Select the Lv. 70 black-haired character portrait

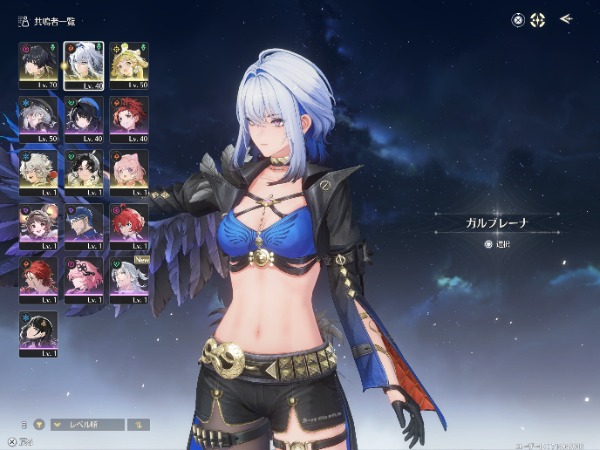pos(38,65)
